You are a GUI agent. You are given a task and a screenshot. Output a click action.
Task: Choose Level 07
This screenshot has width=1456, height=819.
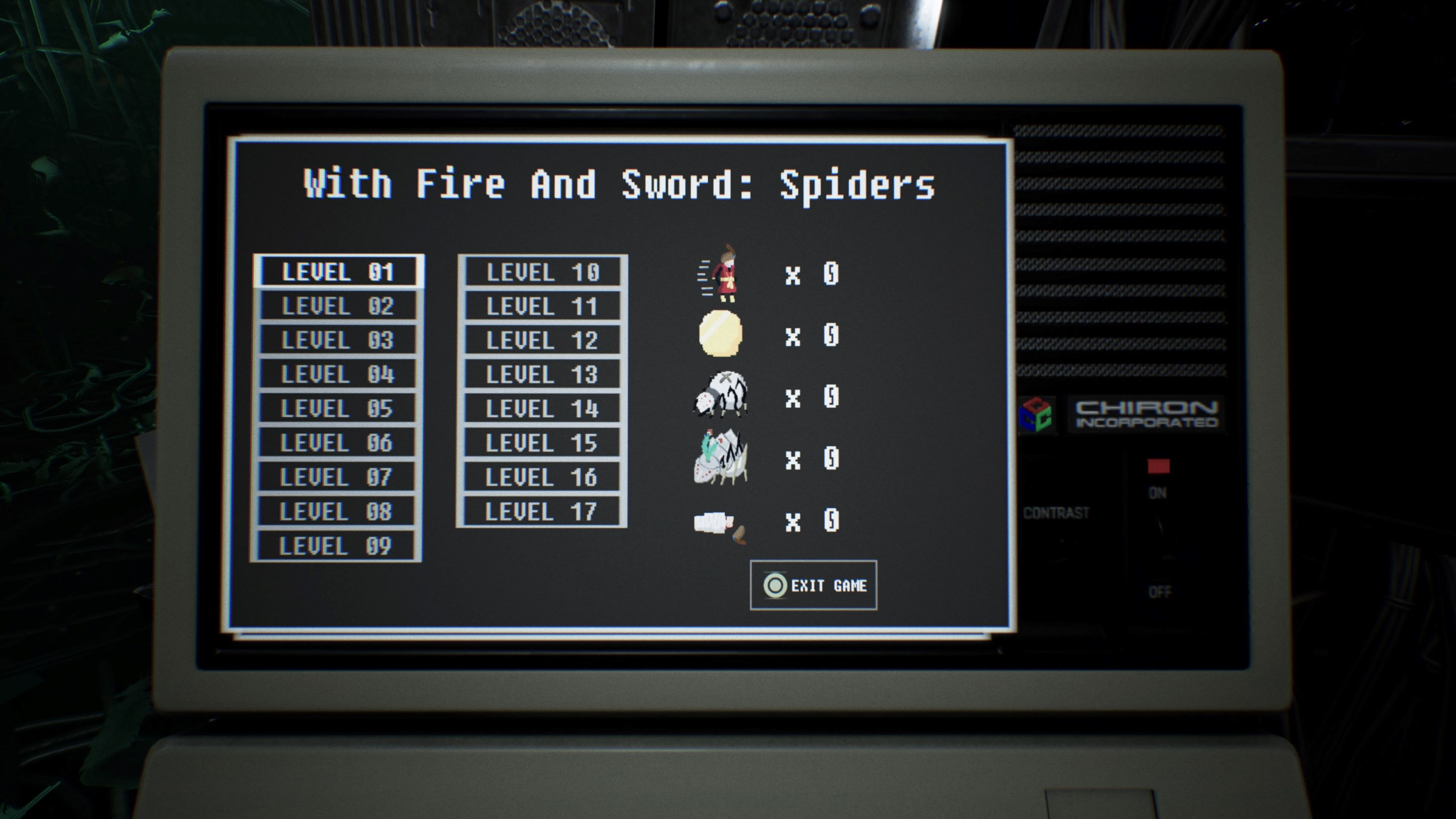(x=336, y=477)
